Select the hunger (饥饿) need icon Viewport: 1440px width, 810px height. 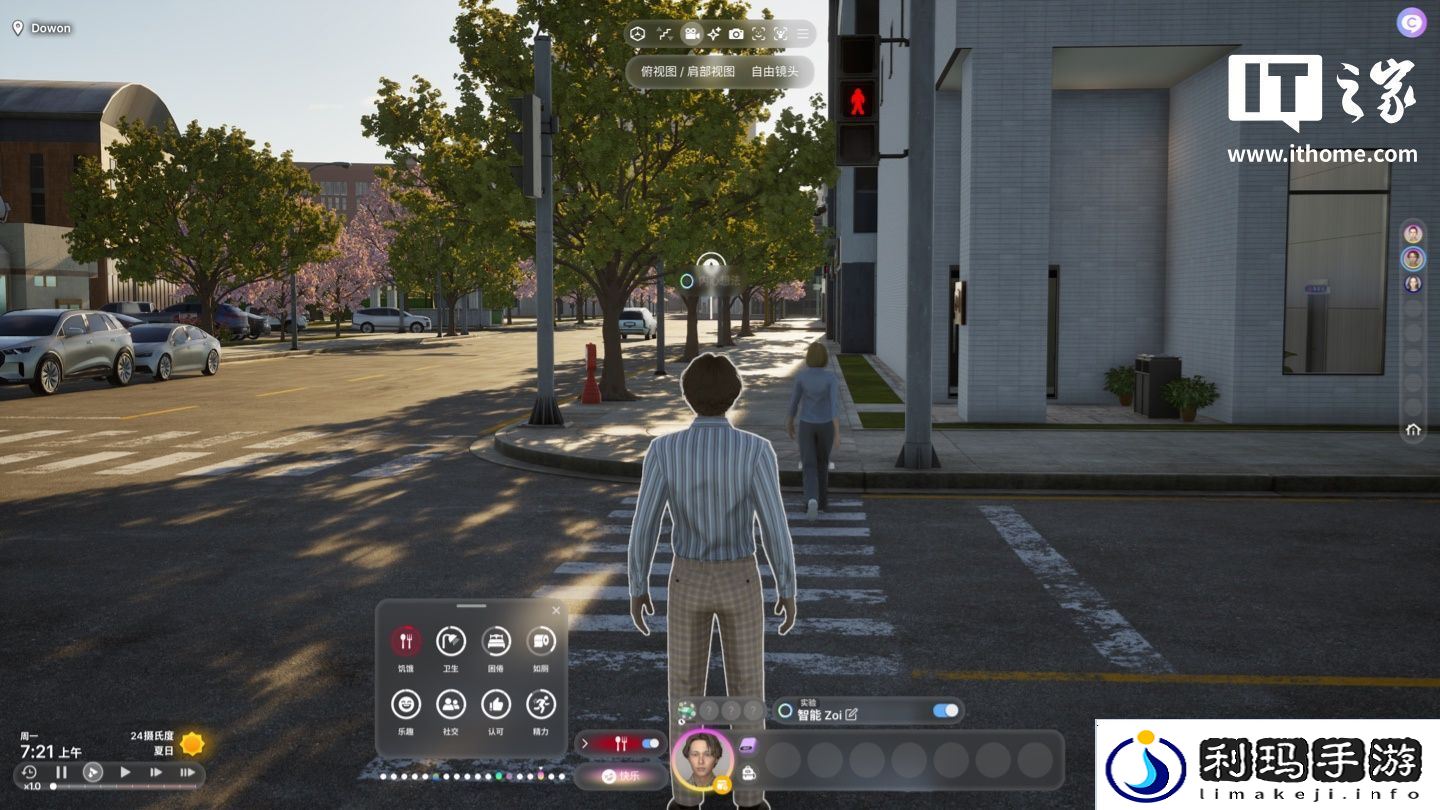pos(406,641)
